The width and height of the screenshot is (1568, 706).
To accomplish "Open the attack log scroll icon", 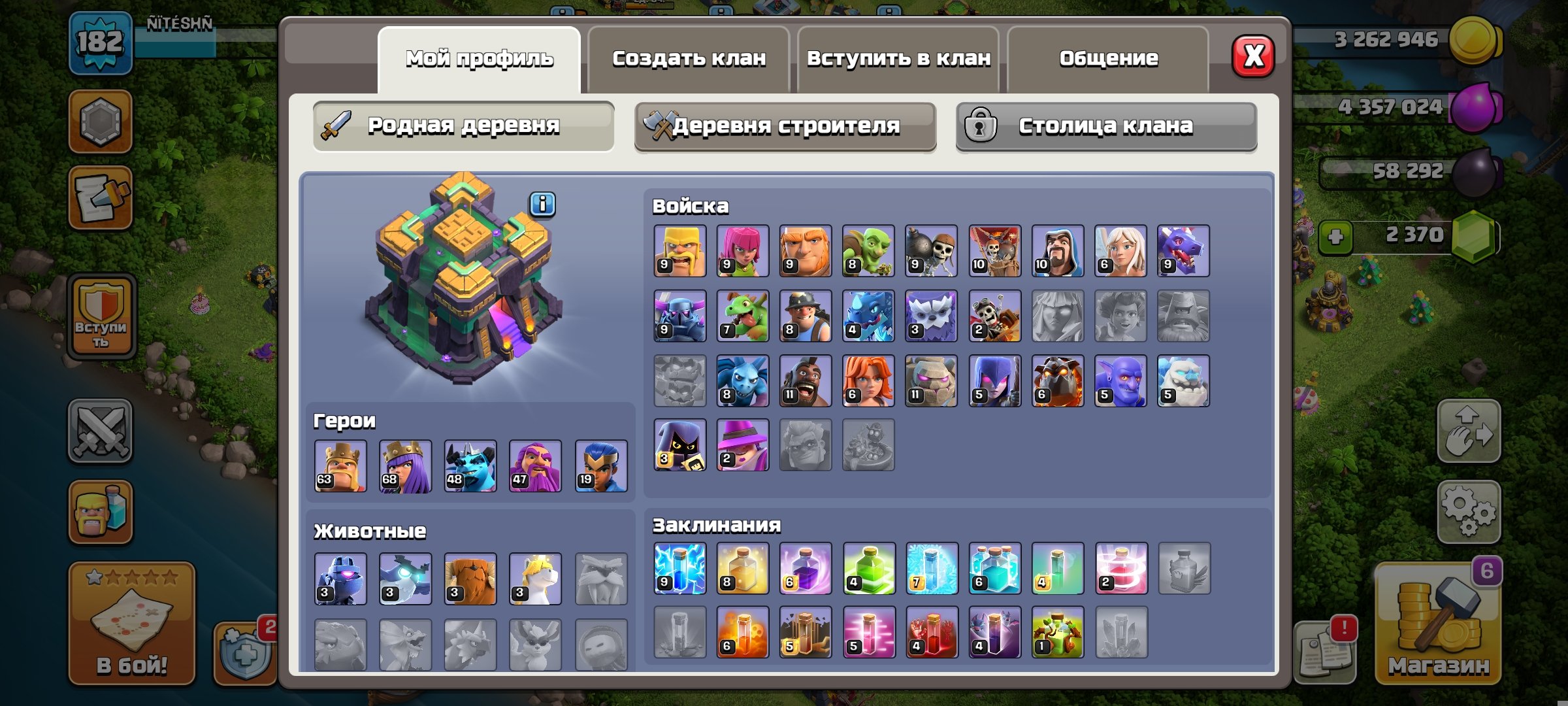I will click(101, 196).
